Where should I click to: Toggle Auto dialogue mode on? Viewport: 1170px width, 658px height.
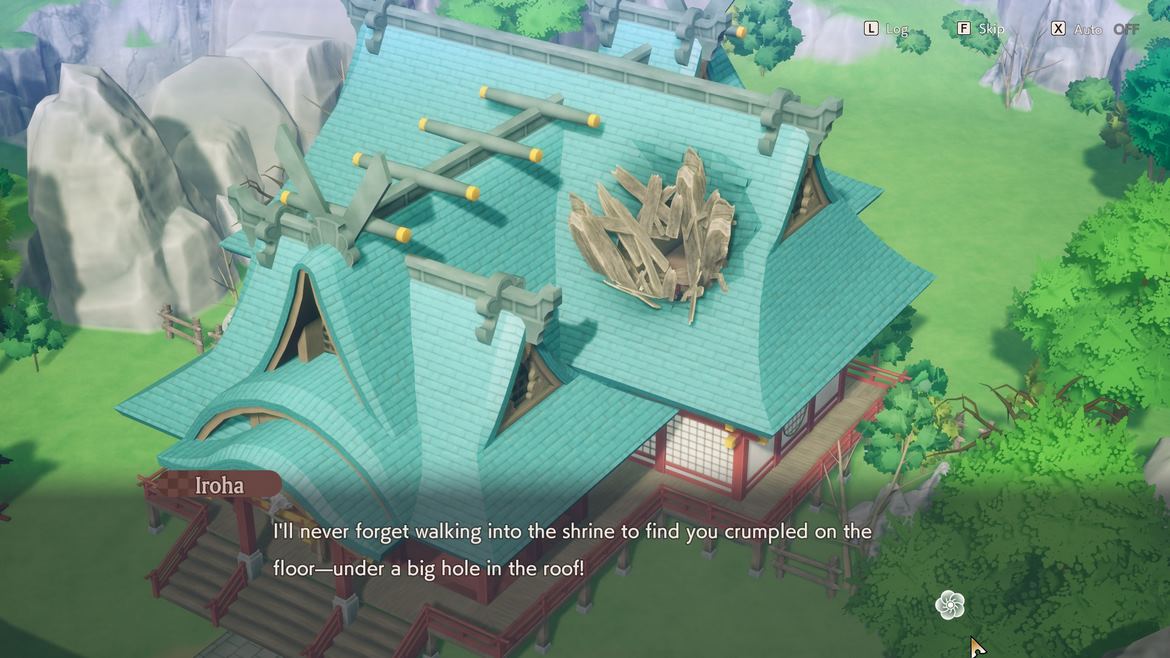point(1094,29)
